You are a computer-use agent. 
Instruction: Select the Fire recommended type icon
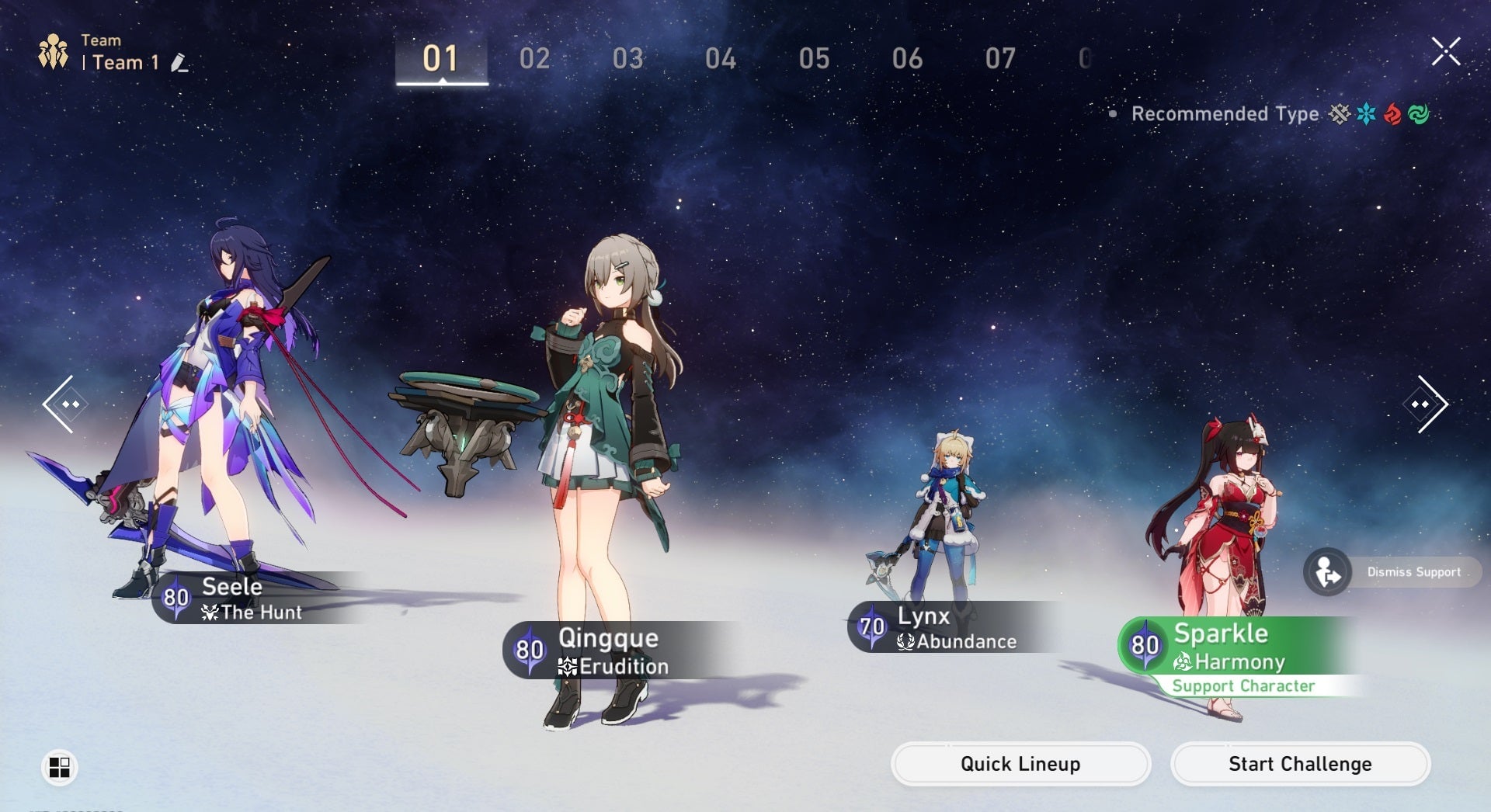tap(1392, 114)
